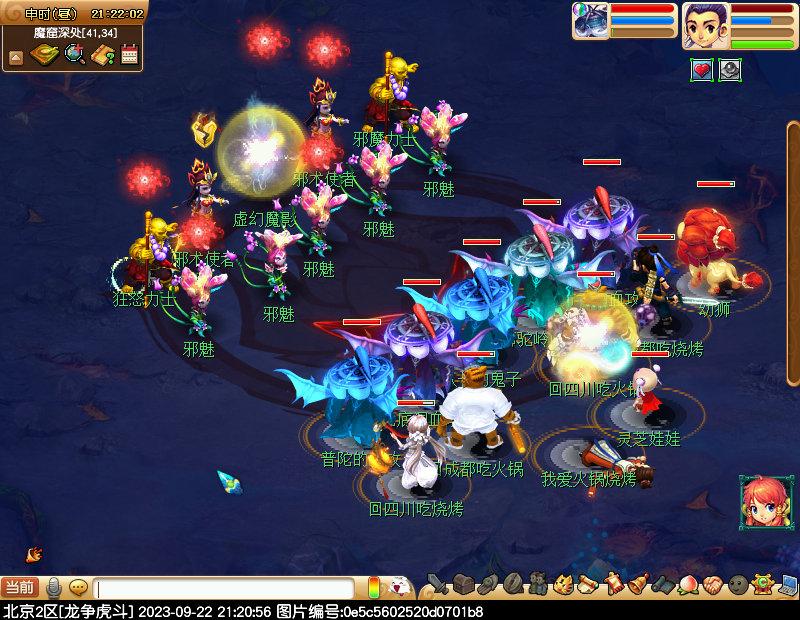Open the tiger head pet icon
The height and width of the screenshot is (620, 800).
click(563, 584)
